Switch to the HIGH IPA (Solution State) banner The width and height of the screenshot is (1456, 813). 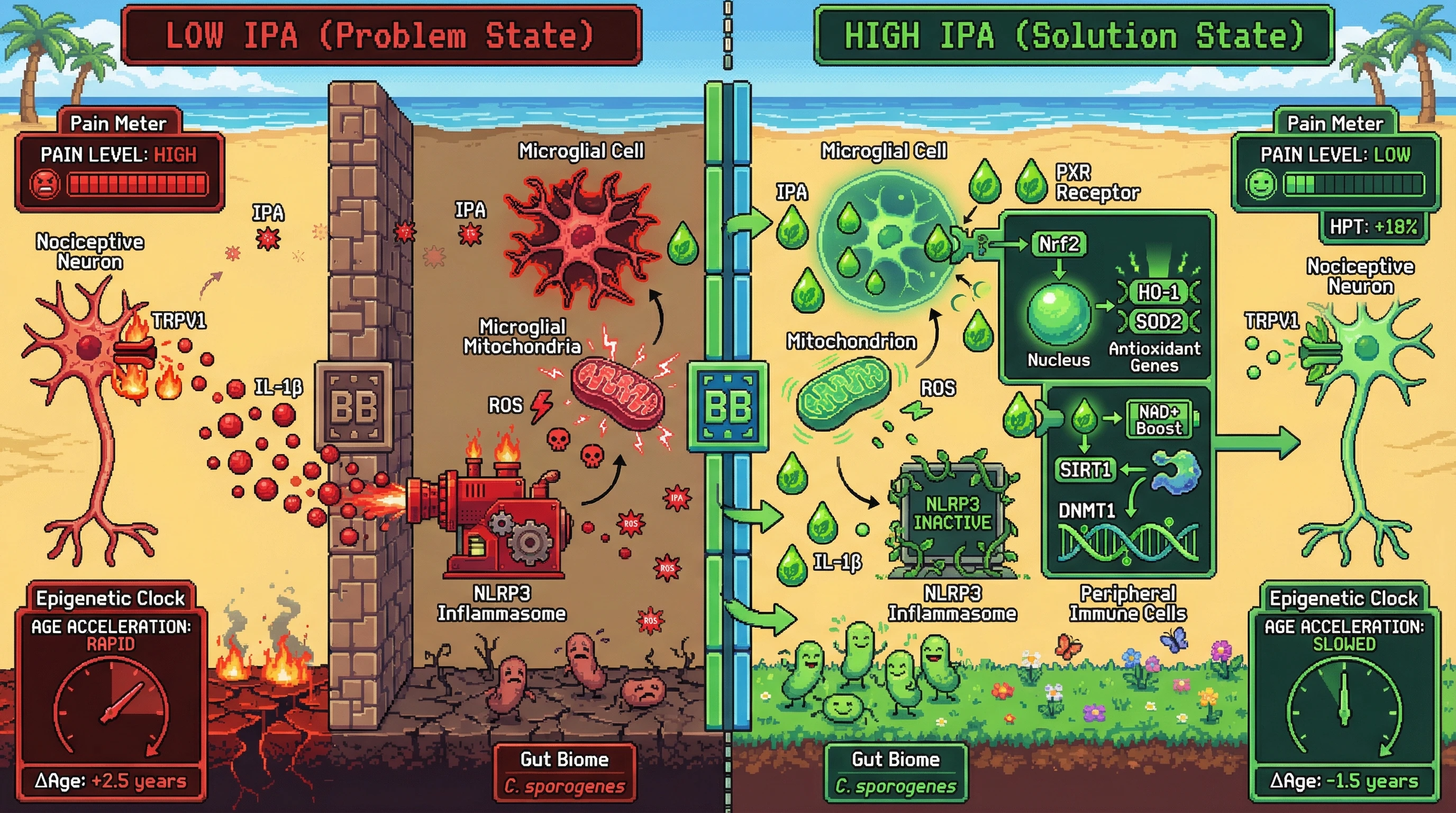coord(1073,35)
